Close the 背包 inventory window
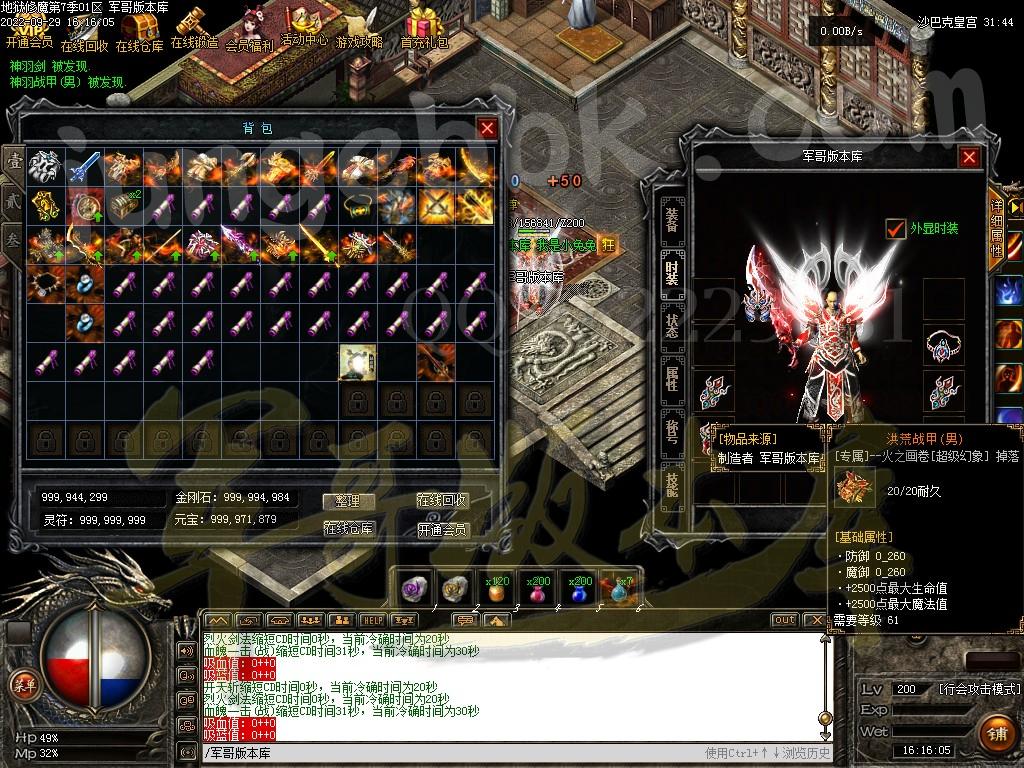 tap(487, 128)
